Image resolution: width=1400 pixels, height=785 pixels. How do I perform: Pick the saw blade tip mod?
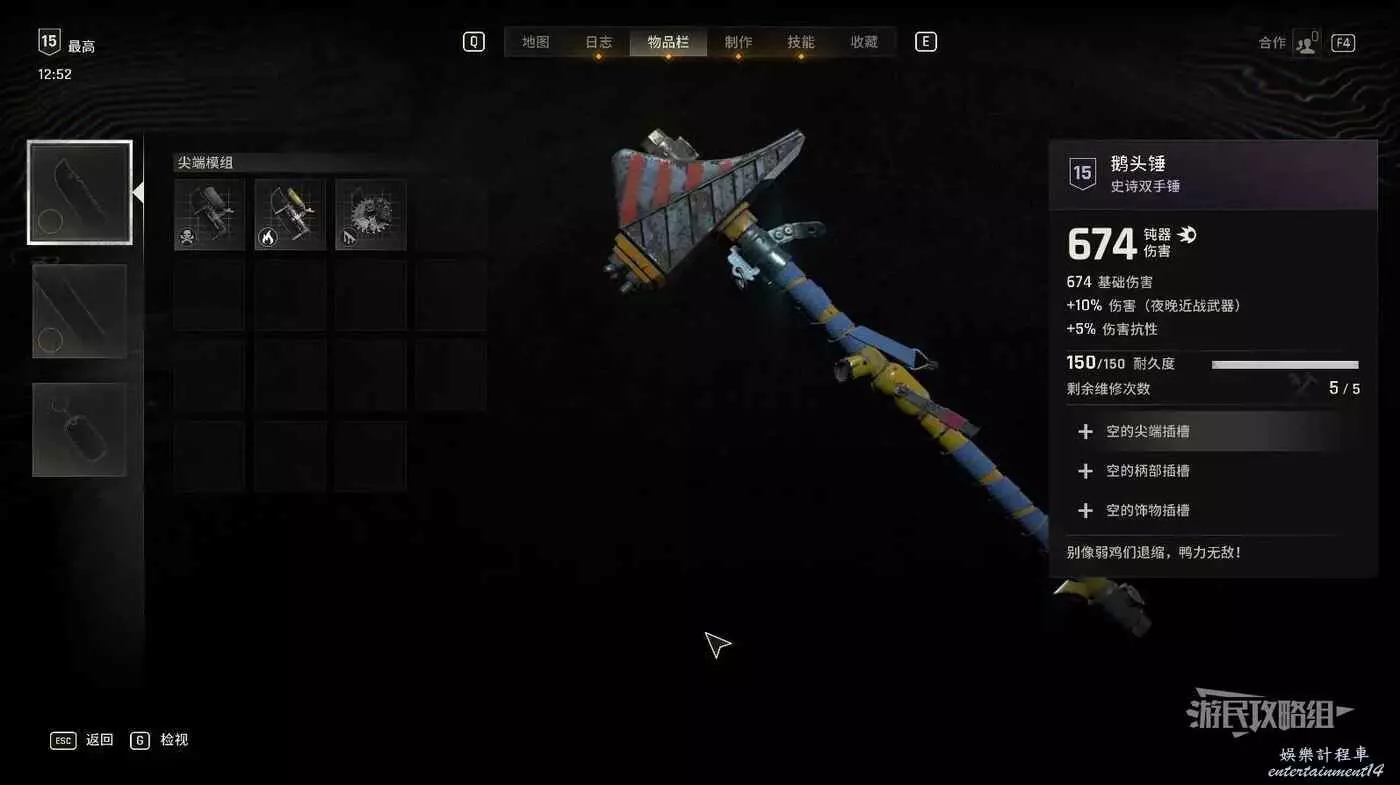(371, 215)
